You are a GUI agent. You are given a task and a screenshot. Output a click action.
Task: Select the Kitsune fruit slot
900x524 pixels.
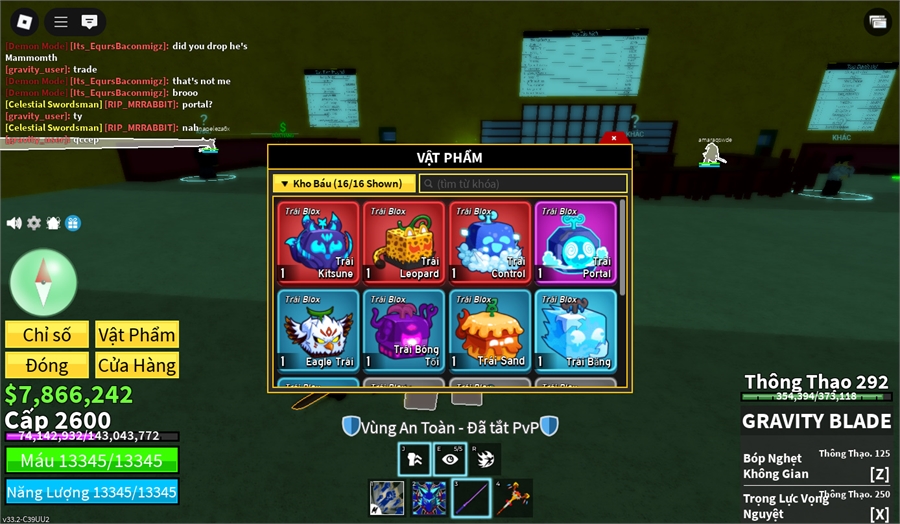coord(318,242)
